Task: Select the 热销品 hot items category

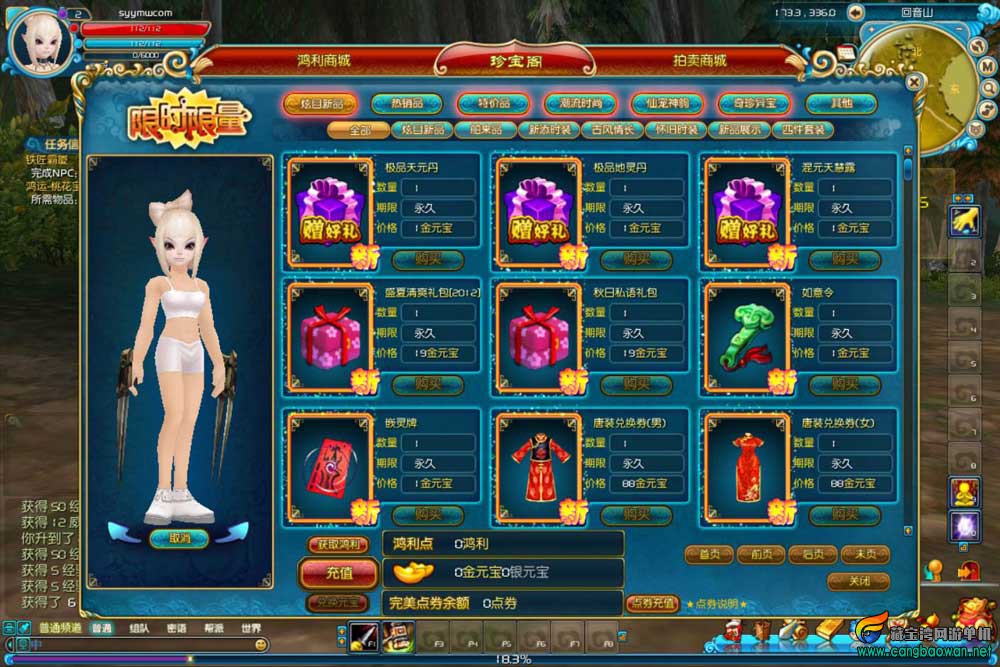Action: pos(406,103)
